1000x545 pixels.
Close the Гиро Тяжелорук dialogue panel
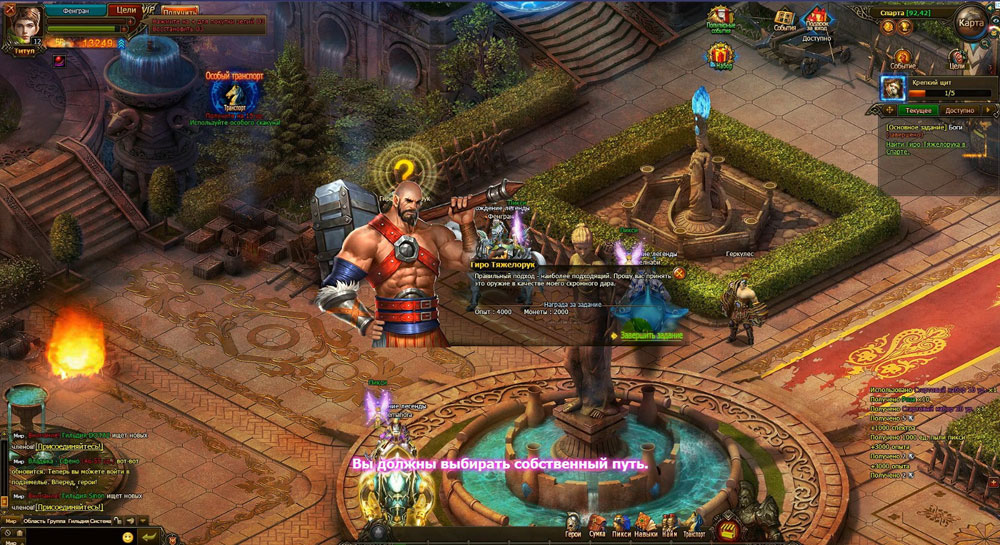click(x=679, y=271)
